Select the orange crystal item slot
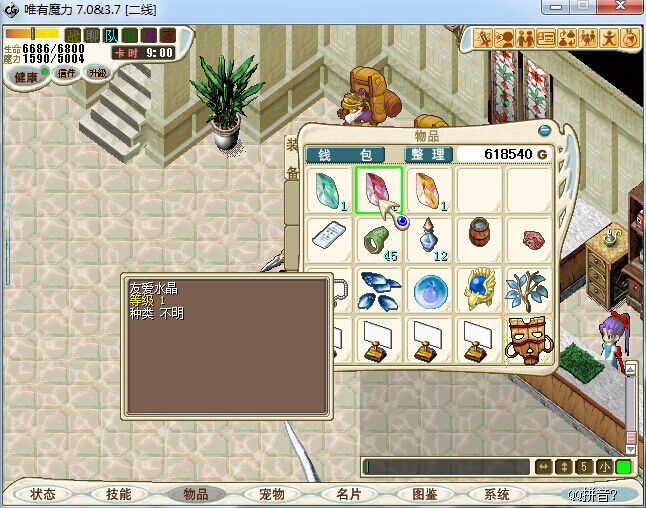 coord(428,190)
